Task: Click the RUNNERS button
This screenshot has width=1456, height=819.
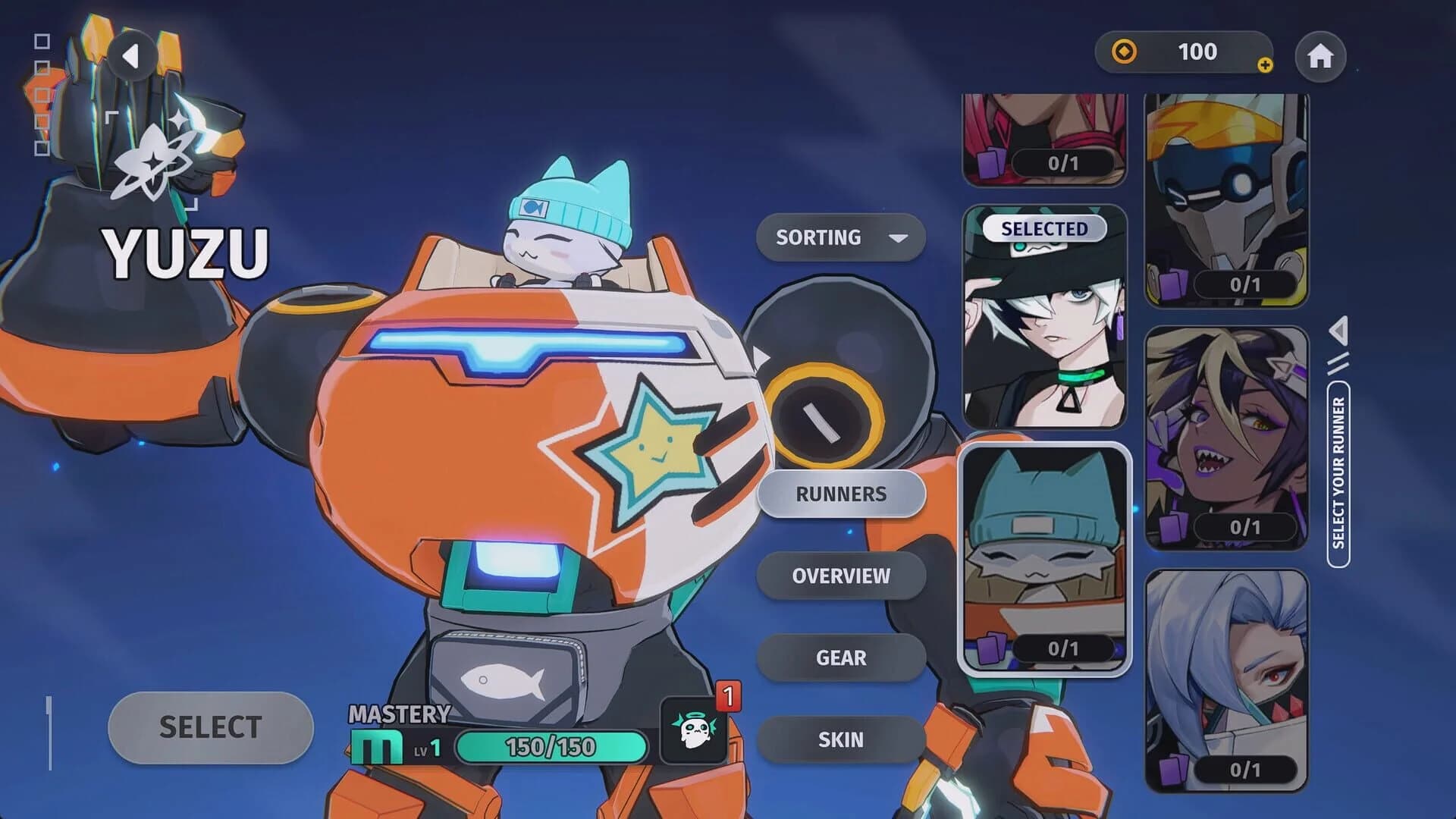Action: [x=842, y=494]
